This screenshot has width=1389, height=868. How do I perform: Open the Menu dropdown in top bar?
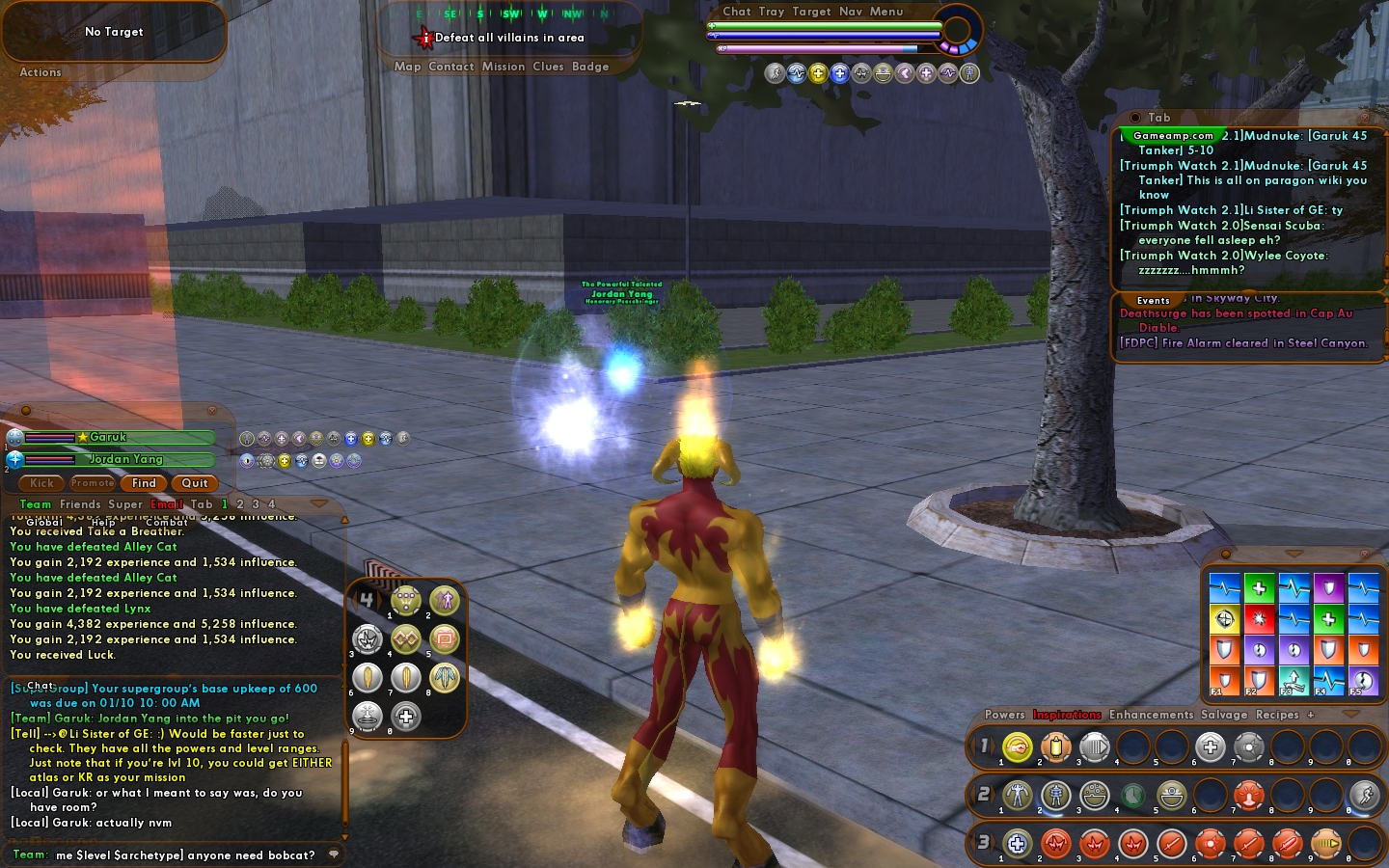coord(886,12)
